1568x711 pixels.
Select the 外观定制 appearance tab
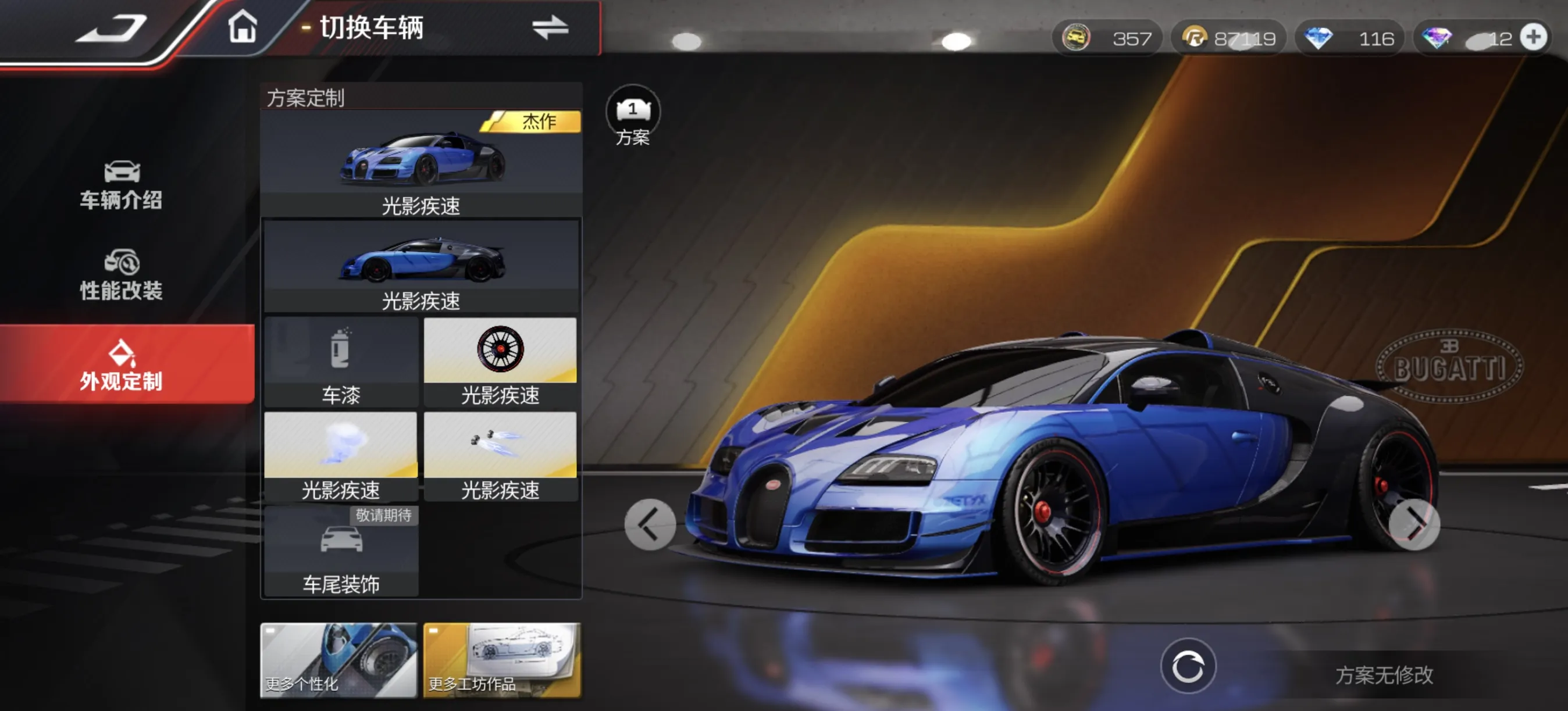[x=122, y=365]
